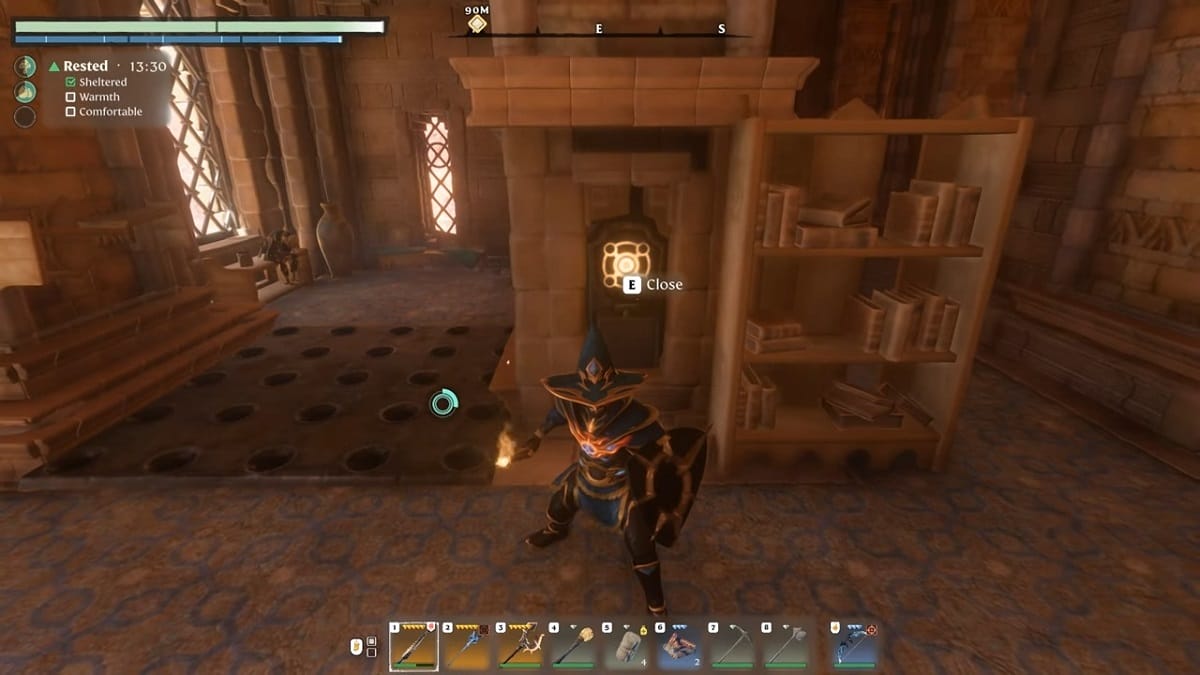Screen dimensions: 1200x675
Task: Click the empty food buff circle
Action: [x=25, y=117]
